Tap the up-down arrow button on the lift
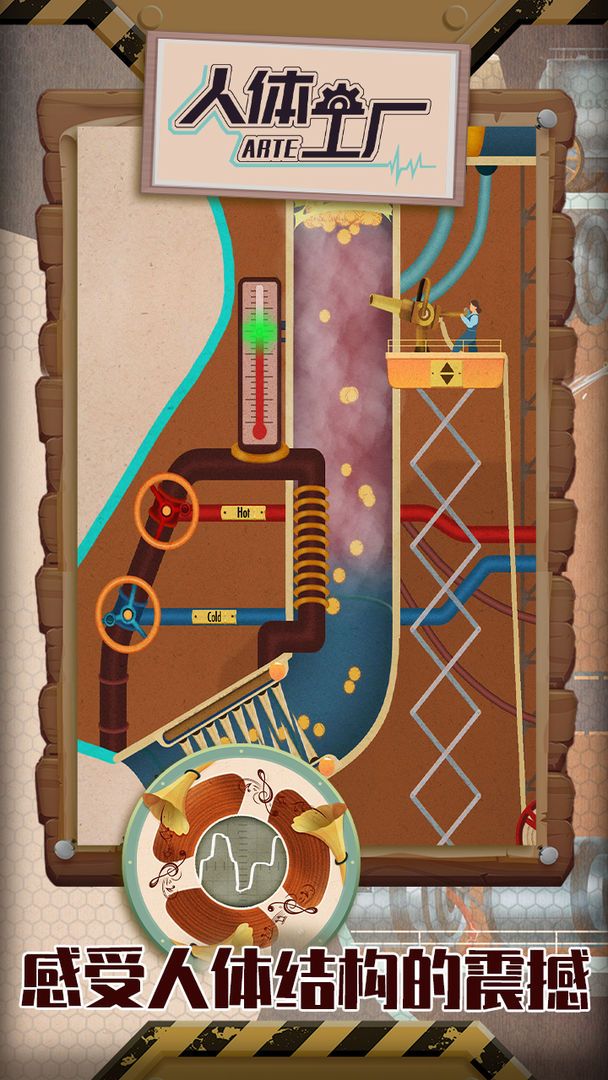 pyautogui.click(x=442, y=373)
